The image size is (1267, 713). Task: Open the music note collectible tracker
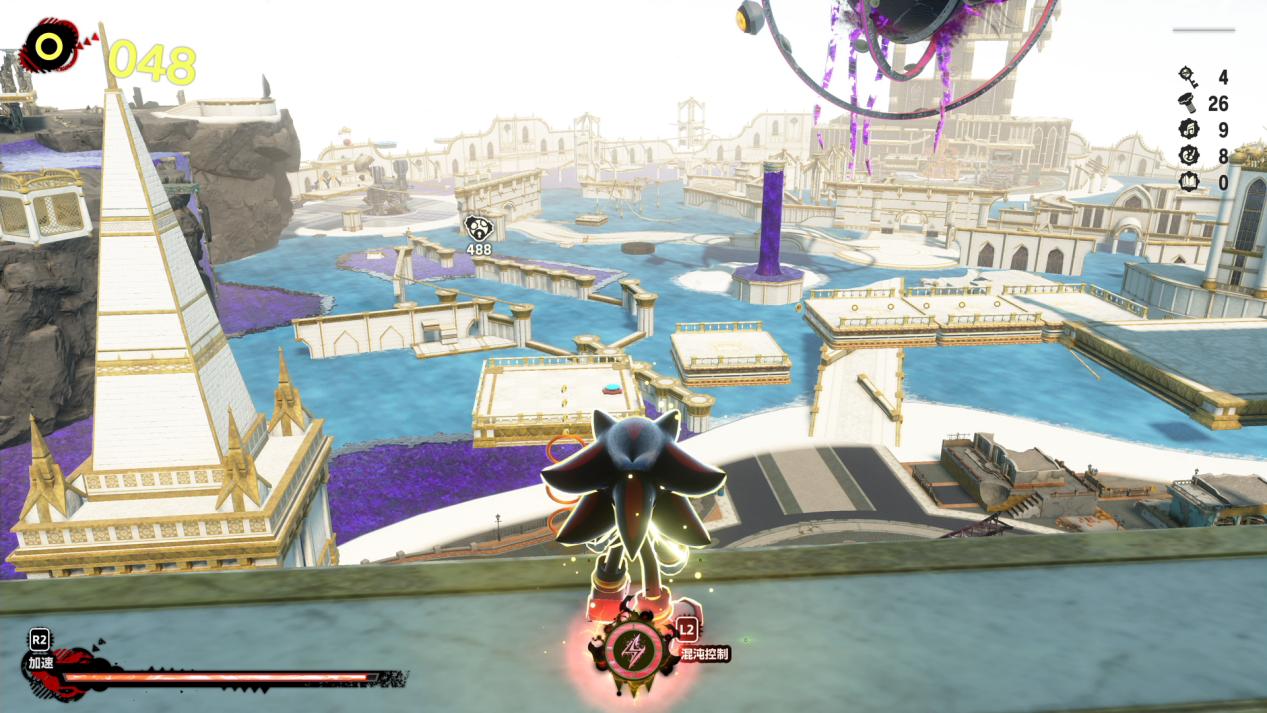(x=1189, y=129)
